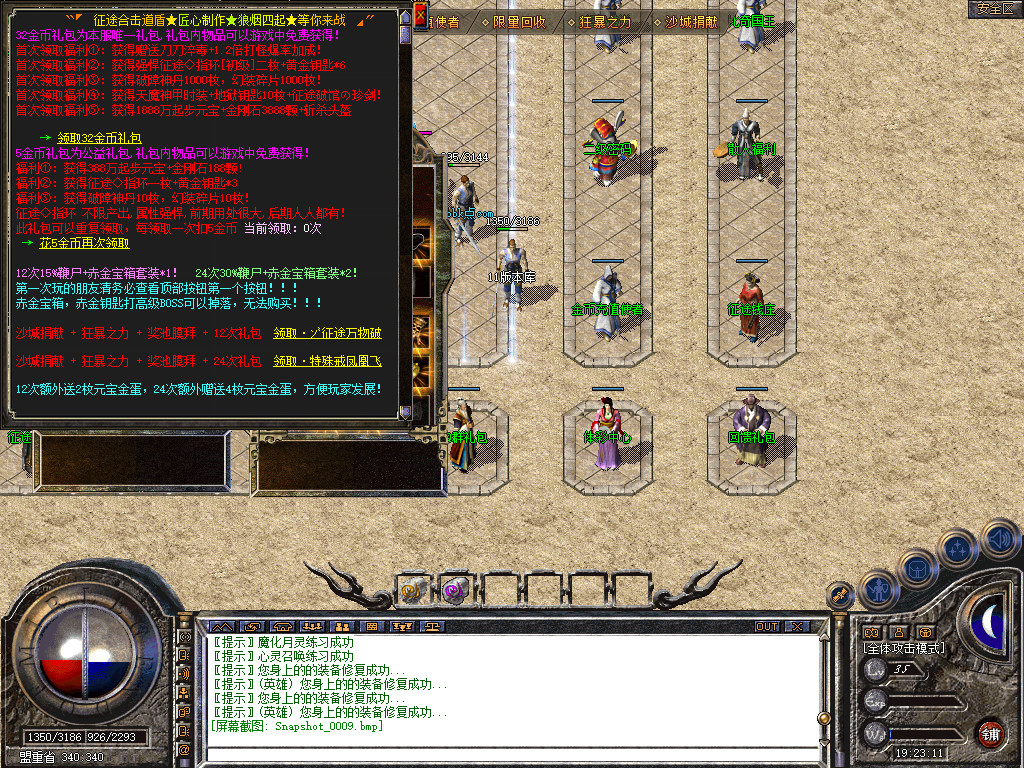Screen dimensions: 1024x768
Task: Click the OUT button on chat bar
Action: 767,627
